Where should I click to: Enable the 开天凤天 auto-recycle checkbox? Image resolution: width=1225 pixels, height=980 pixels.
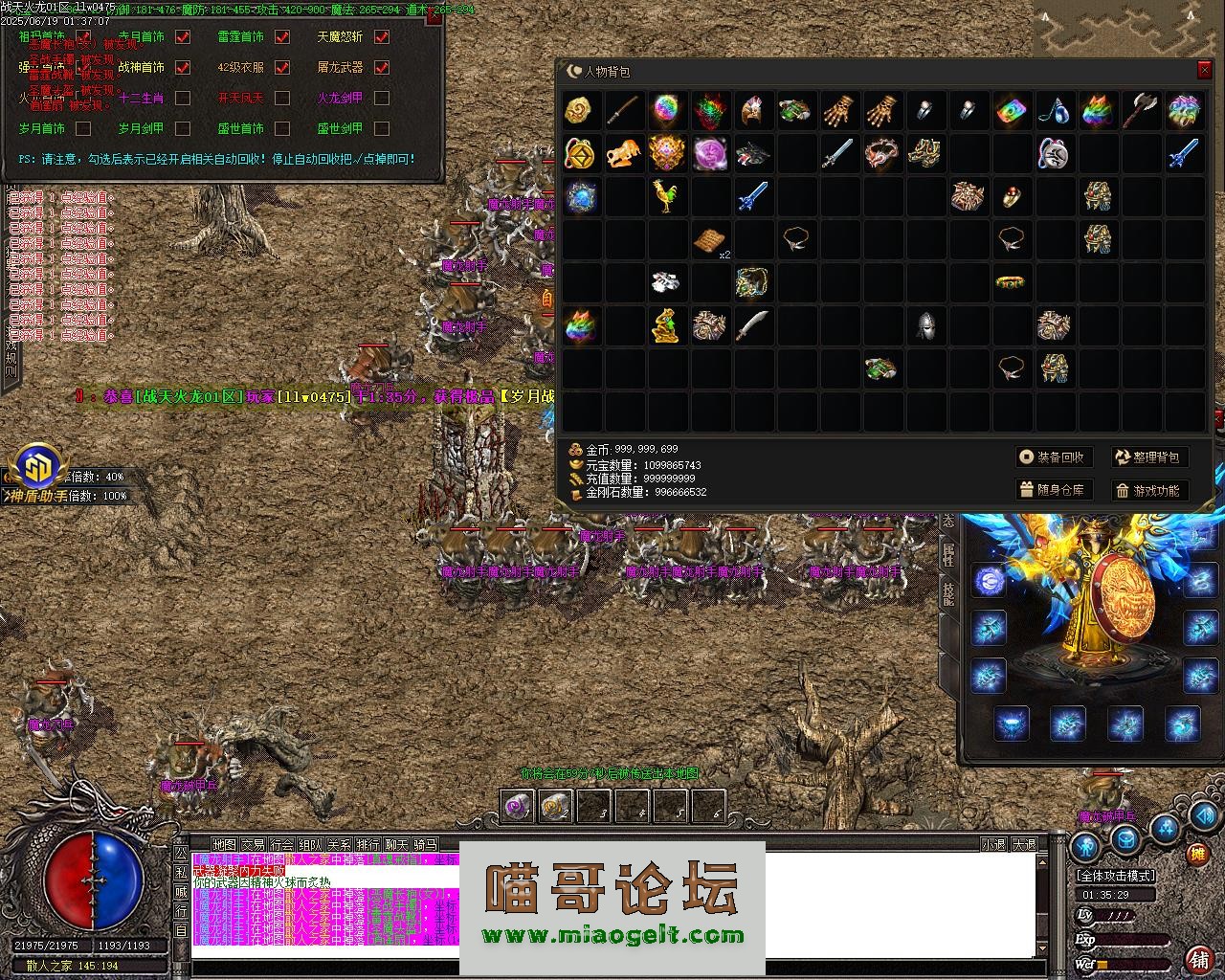coord(282,98)
